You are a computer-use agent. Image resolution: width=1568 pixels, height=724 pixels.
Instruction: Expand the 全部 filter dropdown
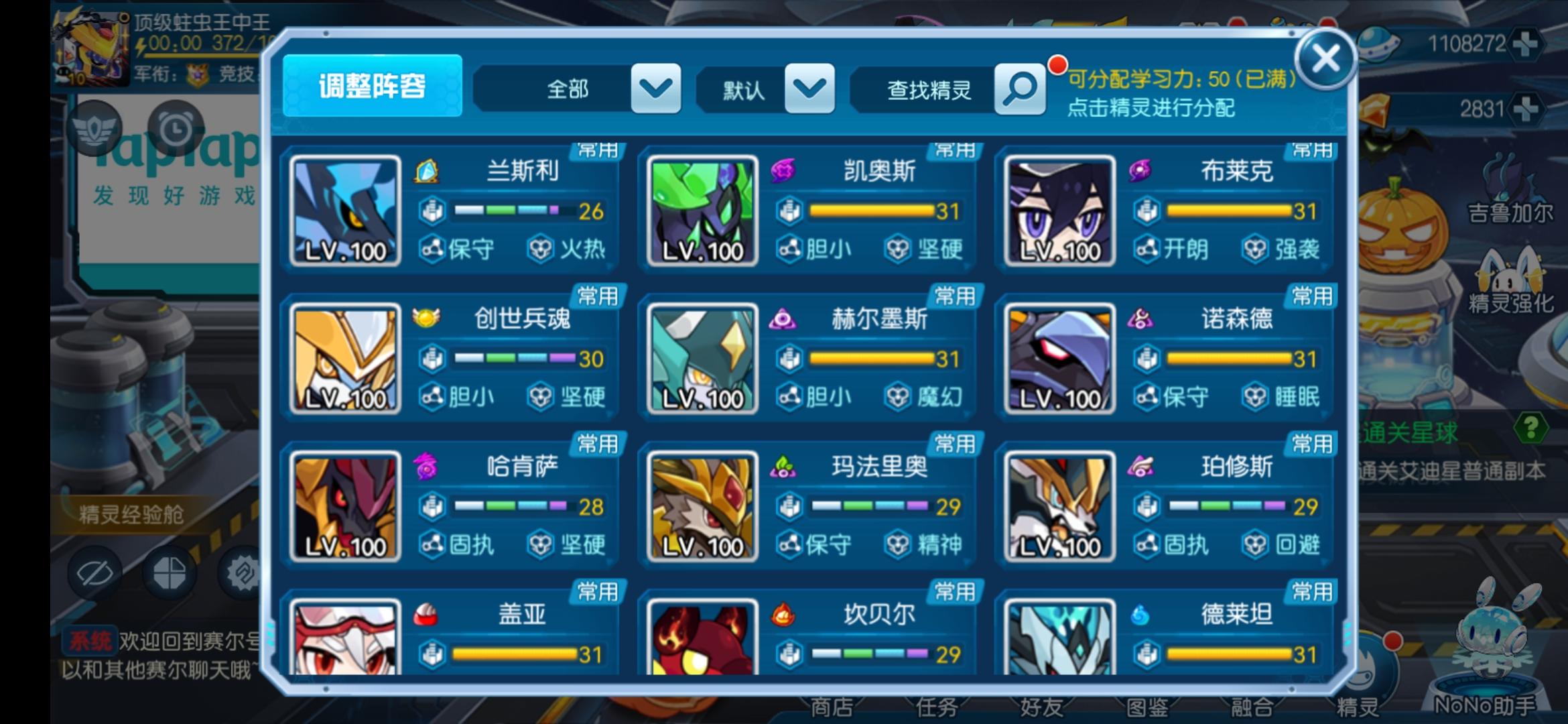[x=567, y=88]
